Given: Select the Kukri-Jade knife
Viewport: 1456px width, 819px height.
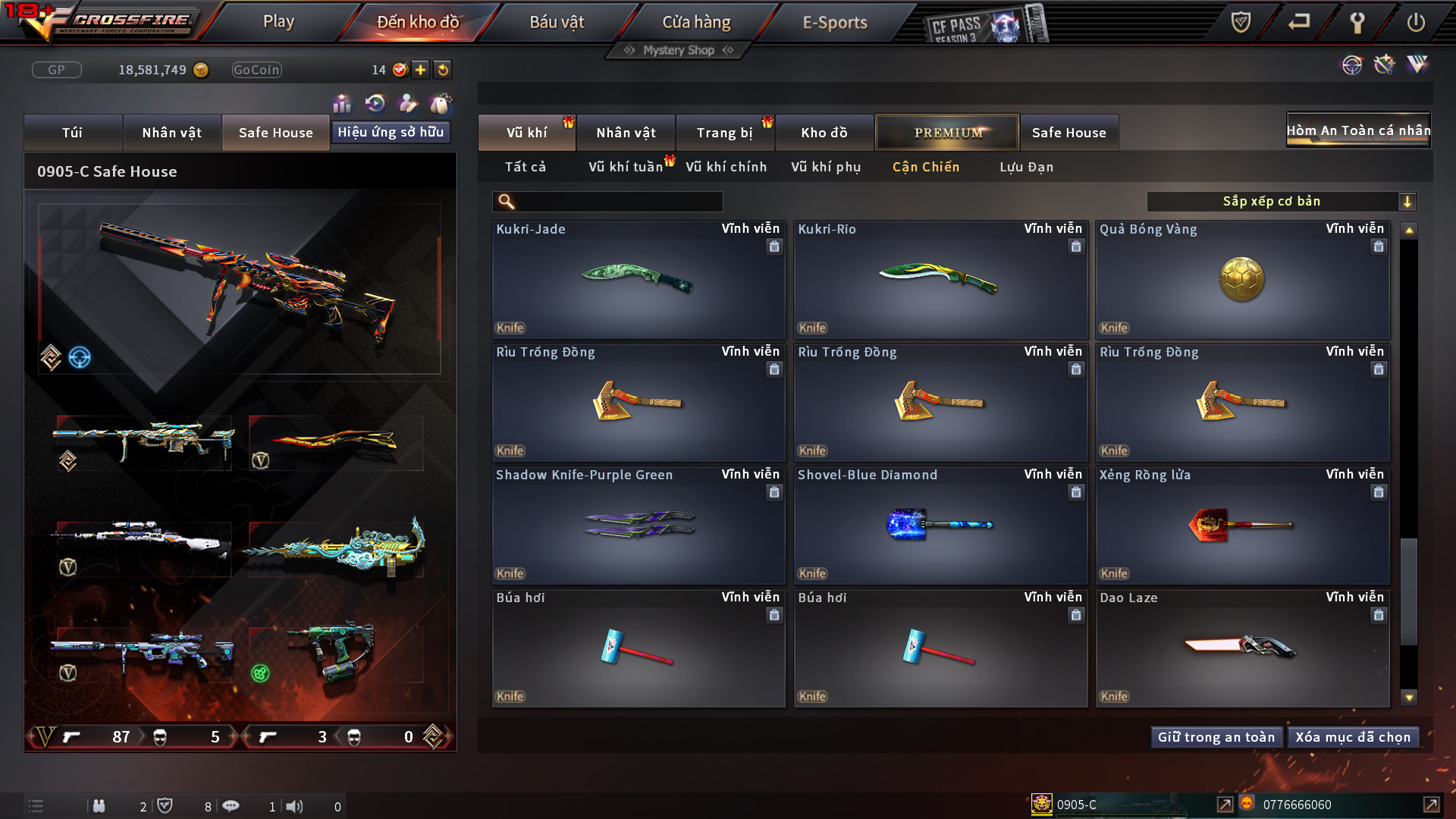Looking at the screenshot, I should point(638,280).
